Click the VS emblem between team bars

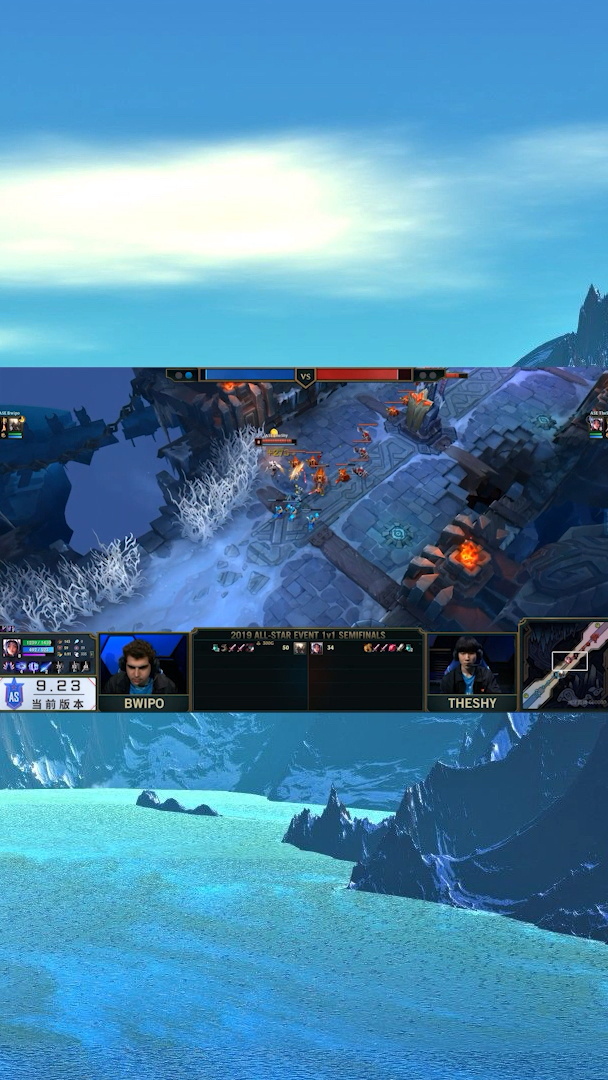click(306, 377)
